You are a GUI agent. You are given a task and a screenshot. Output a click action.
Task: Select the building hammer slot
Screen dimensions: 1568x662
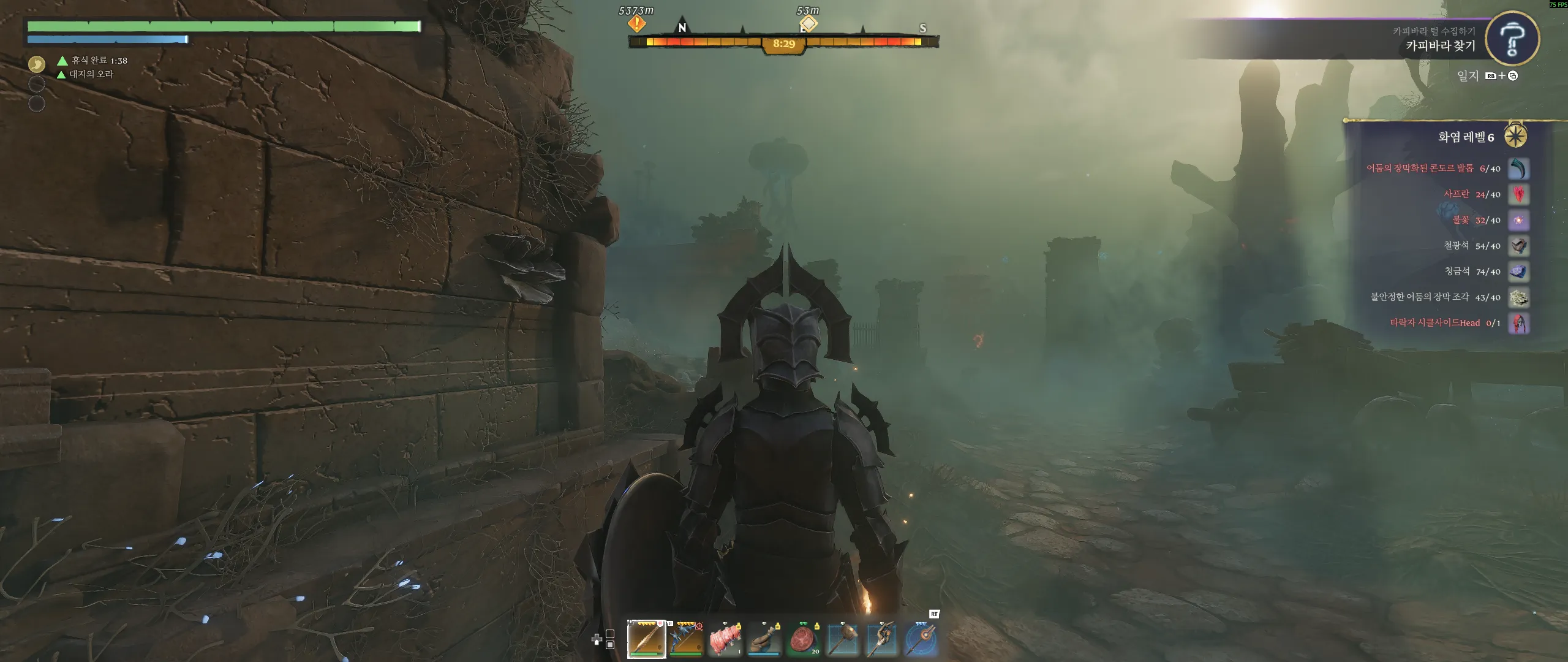pos(842,639)
